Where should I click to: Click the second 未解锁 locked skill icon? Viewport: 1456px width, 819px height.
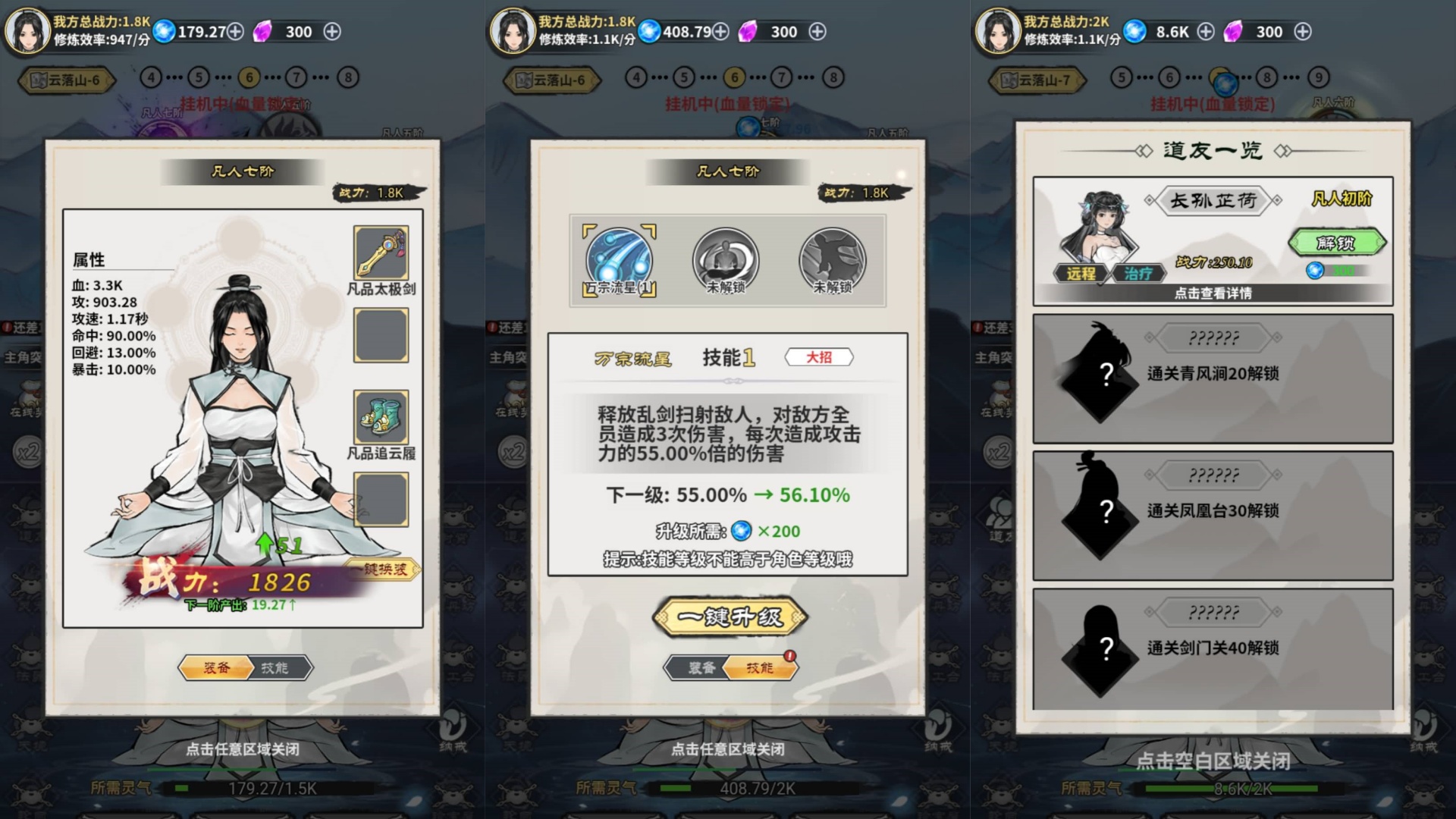(x=833, y=259)
